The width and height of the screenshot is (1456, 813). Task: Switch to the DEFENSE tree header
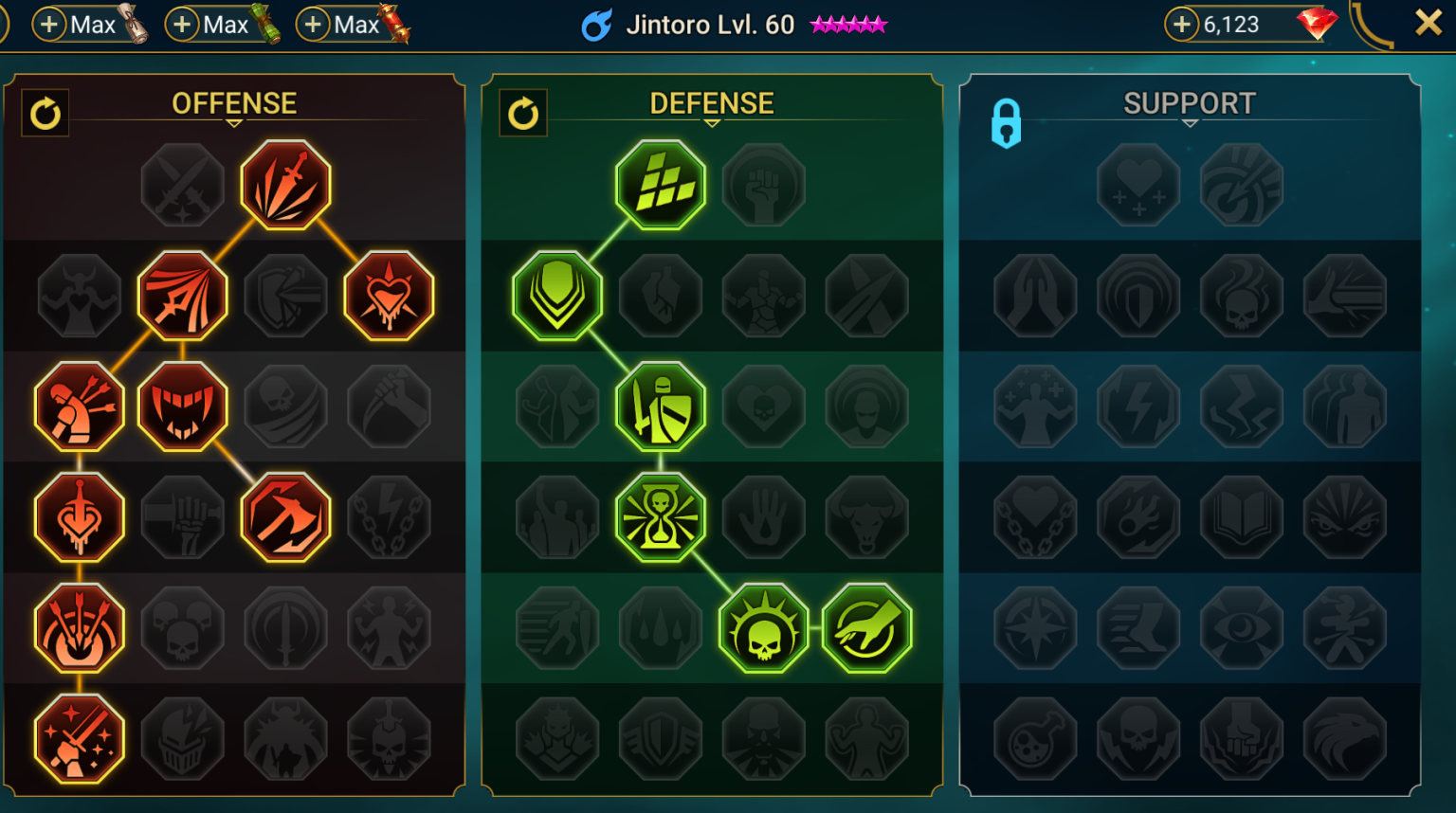pos(711,102)
